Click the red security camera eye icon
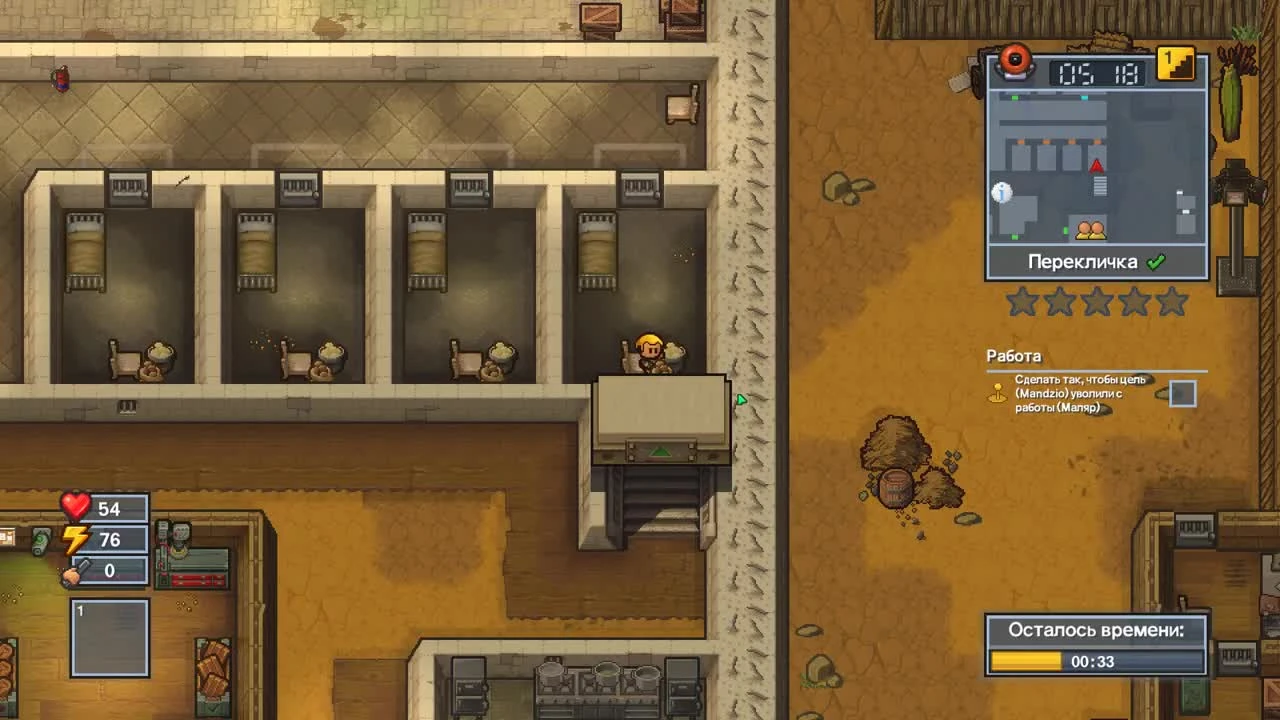 (1016, 63)
